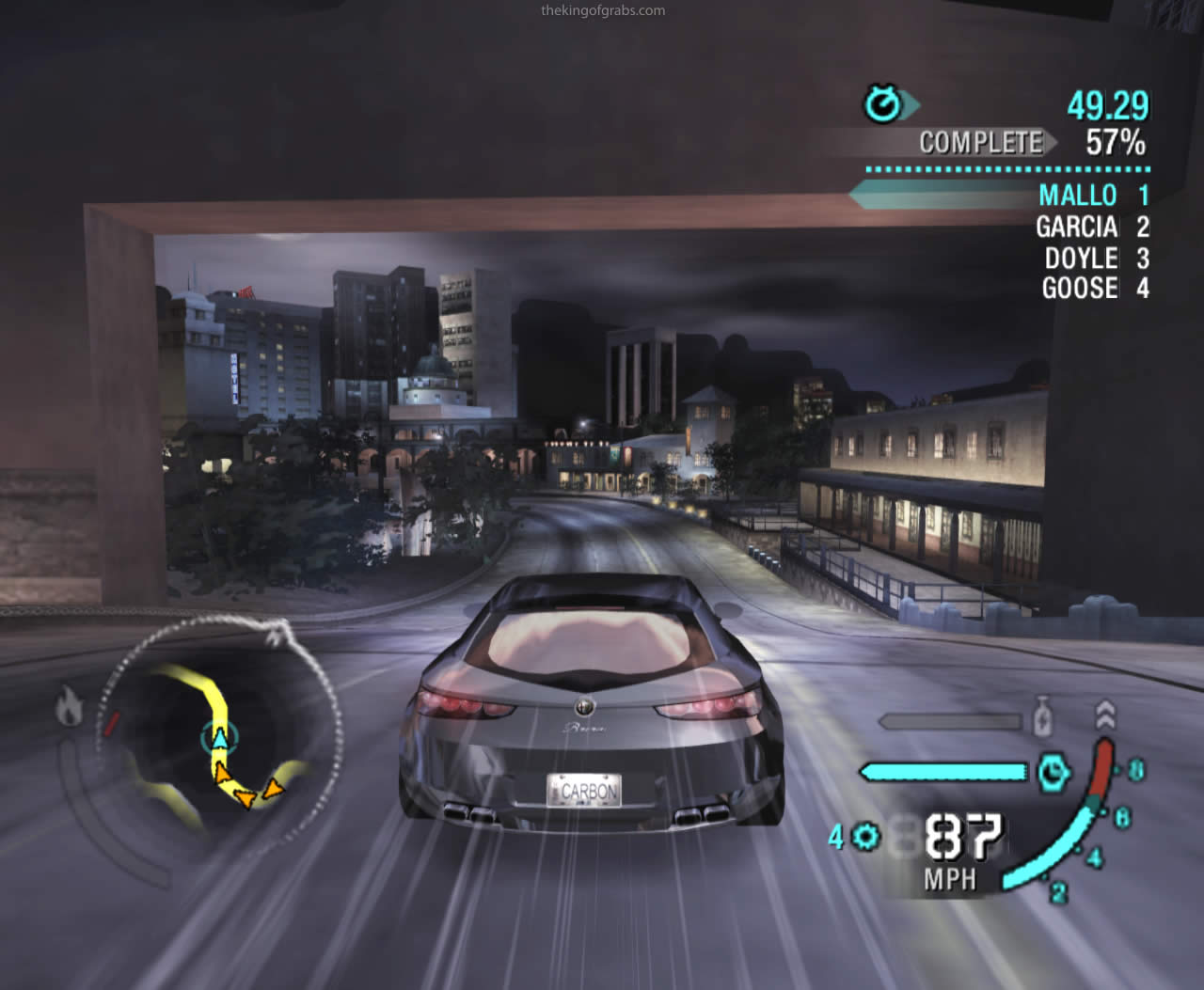Select MALLO in the race standings
The width and height of the screenshot is (1204, 990).
pyautogui.click(x=1077, y=196)
